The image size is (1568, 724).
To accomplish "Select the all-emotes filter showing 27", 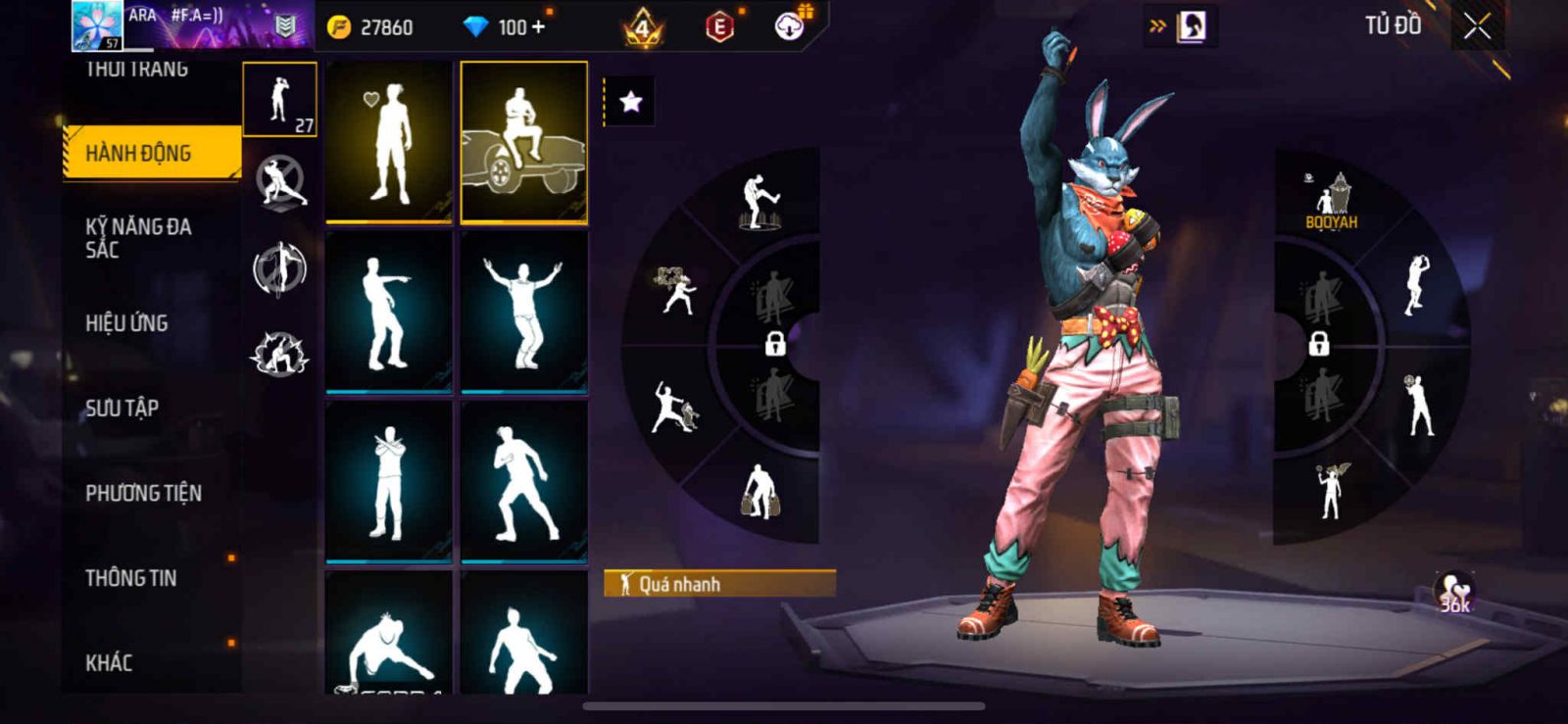I will click(279, 100).
